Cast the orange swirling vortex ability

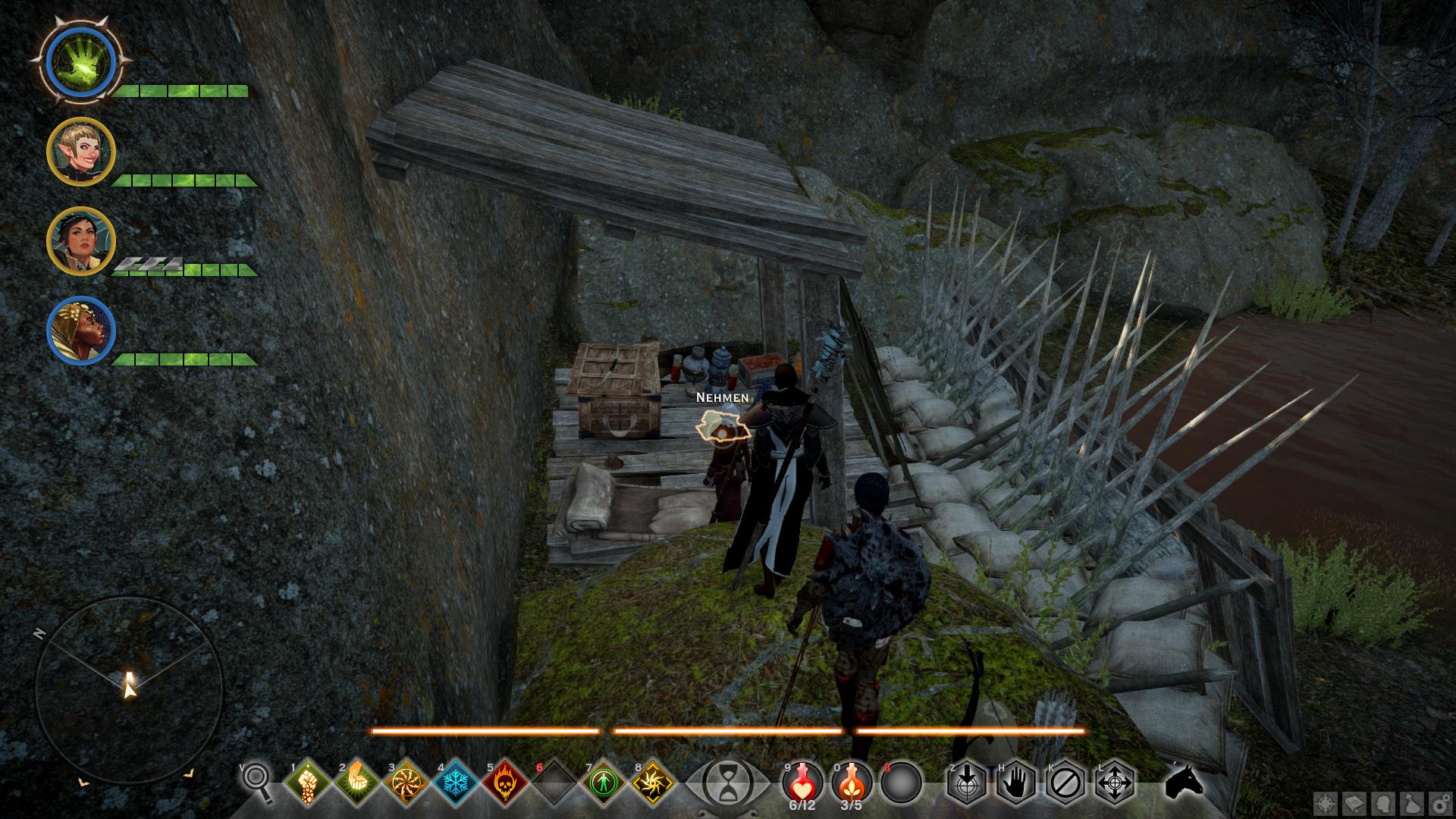406,782
